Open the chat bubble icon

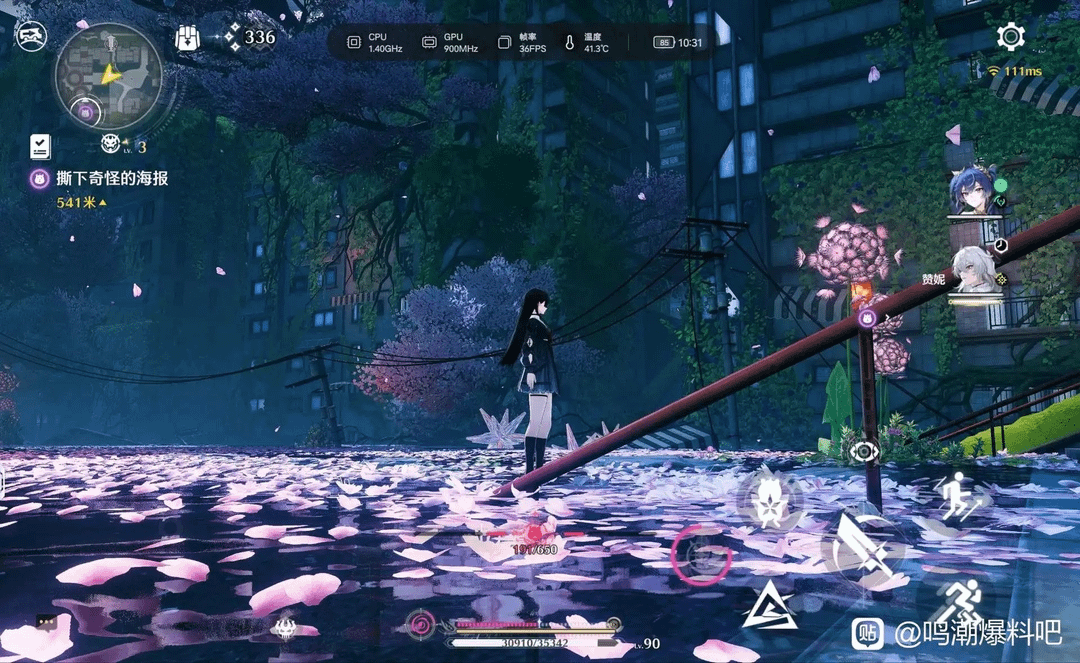click(46, 622)
